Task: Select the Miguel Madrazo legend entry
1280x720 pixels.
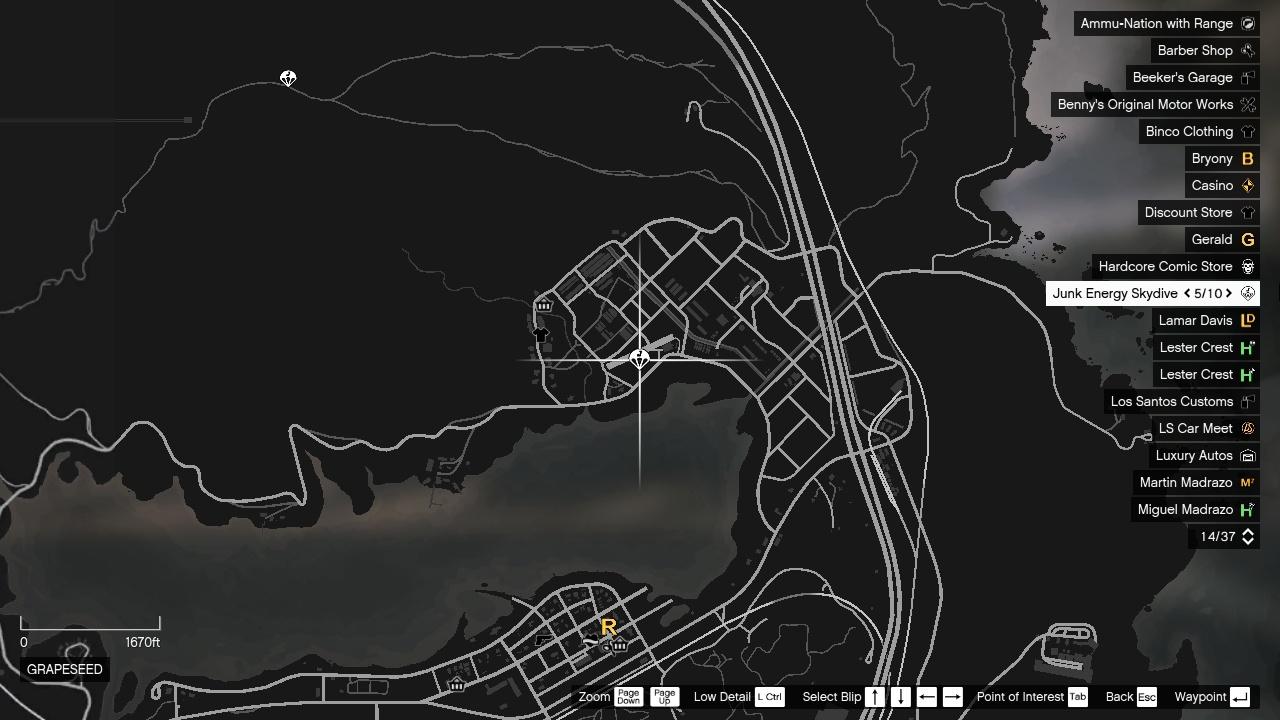Action: [1186, 509]
